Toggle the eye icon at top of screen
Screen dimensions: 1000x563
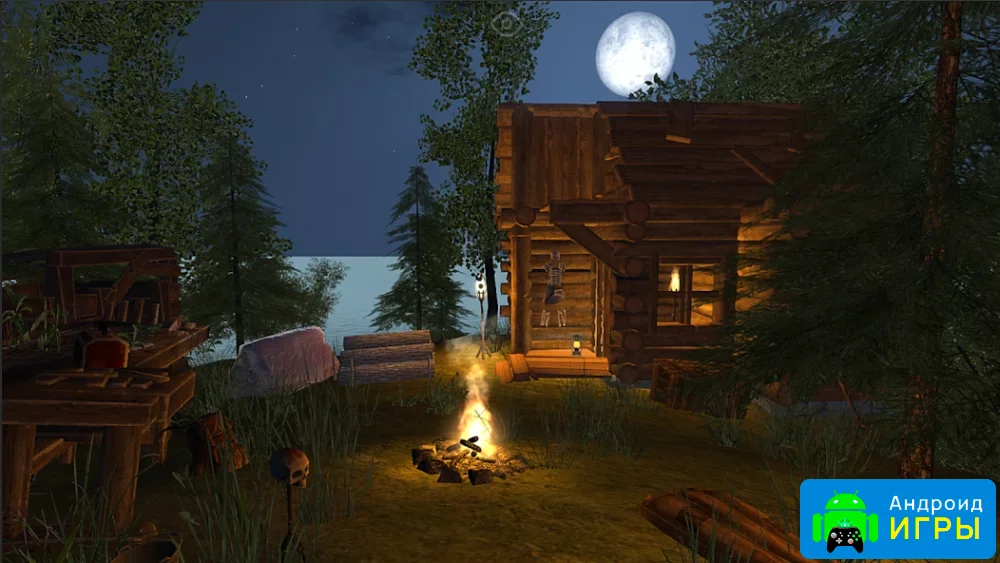[507, 21]
